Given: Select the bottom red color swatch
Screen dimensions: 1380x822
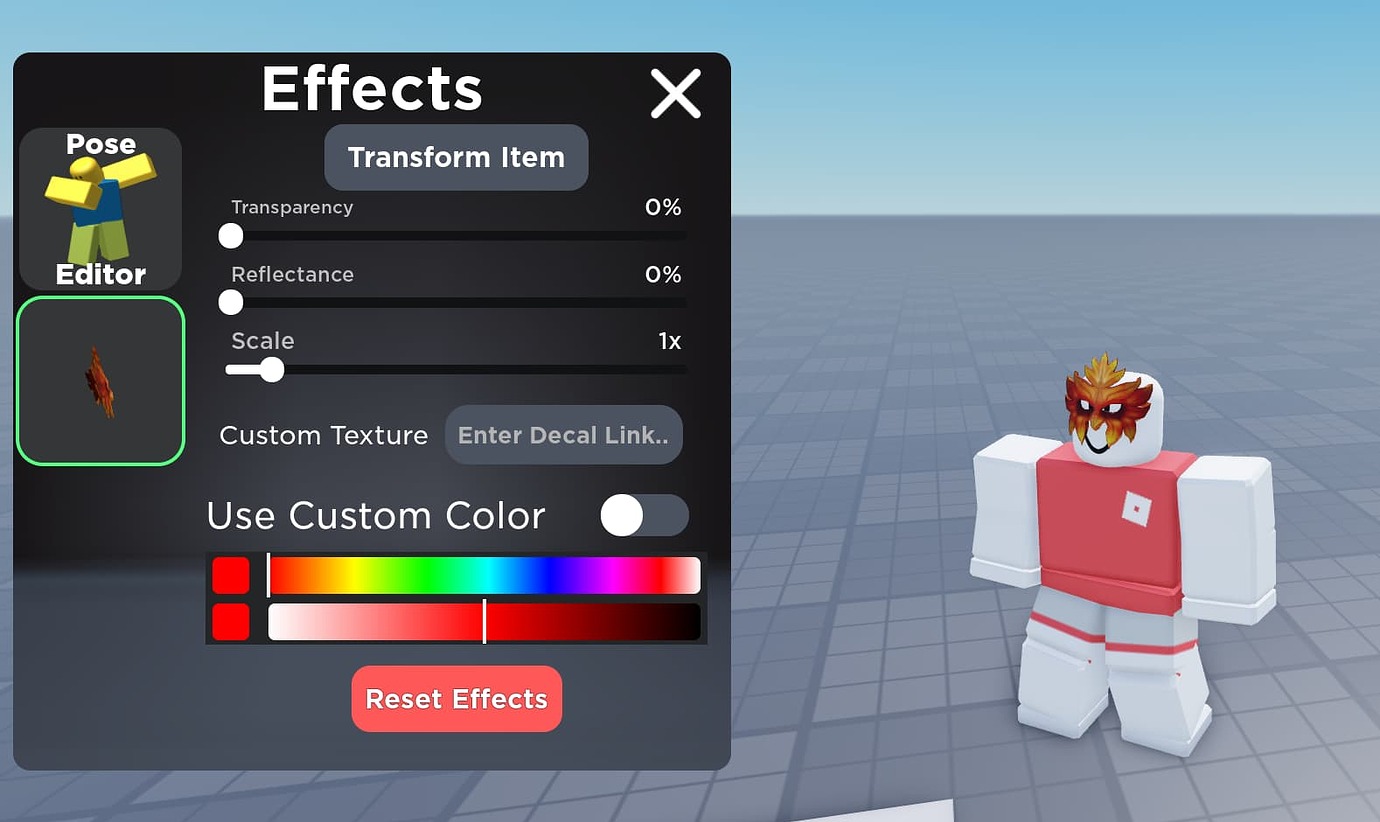Looking at the screenshot, I should [x=231, y=622].
